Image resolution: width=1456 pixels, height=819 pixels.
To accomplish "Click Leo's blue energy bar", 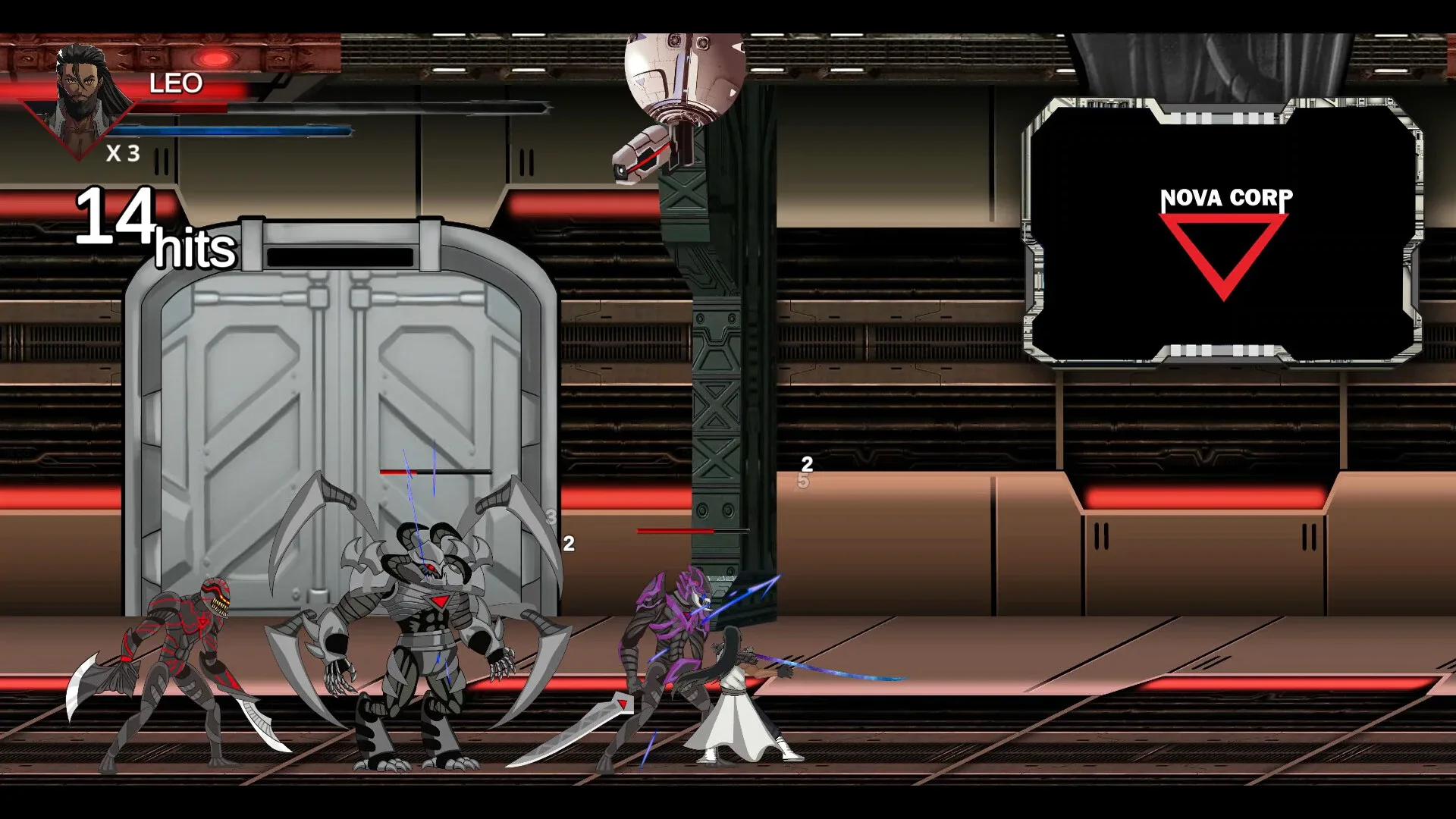I will pyautogui.click(x=235, y=129).
